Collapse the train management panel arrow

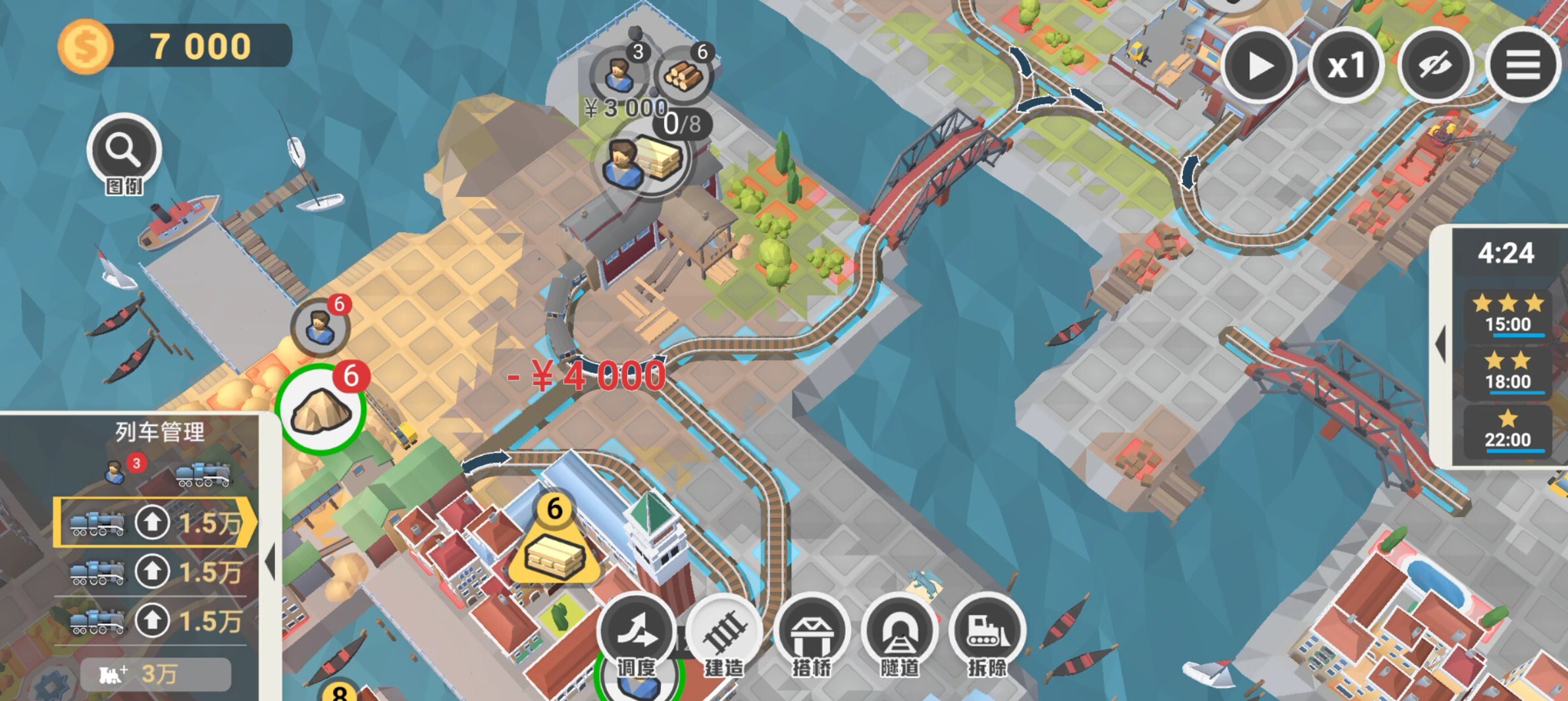point(270,561)
